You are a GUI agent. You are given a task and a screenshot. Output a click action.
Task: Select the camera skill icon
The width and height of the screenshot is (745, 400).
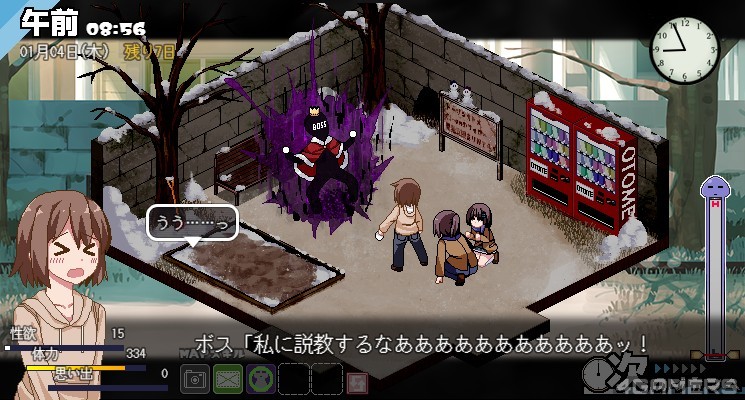(x=196, y=379)
